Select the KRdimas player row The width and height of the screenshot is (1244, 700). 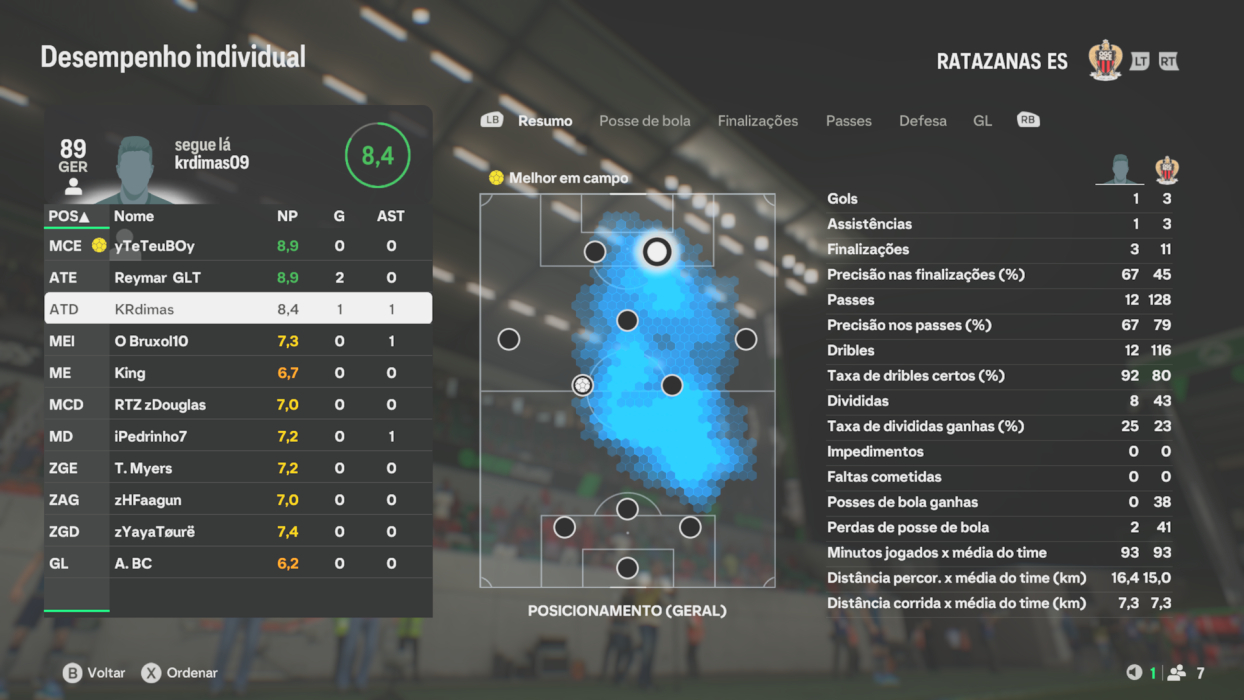(238, 309)
